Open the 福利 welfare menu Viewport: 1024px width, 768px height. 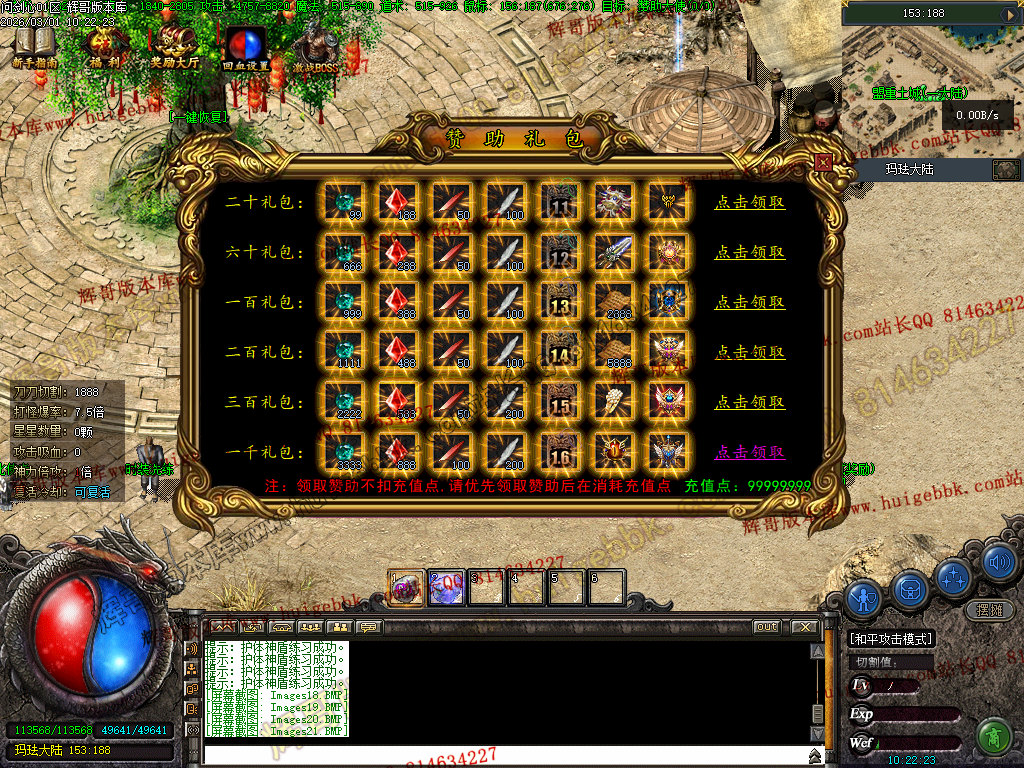pyautogui.click(x=105, y=47)
